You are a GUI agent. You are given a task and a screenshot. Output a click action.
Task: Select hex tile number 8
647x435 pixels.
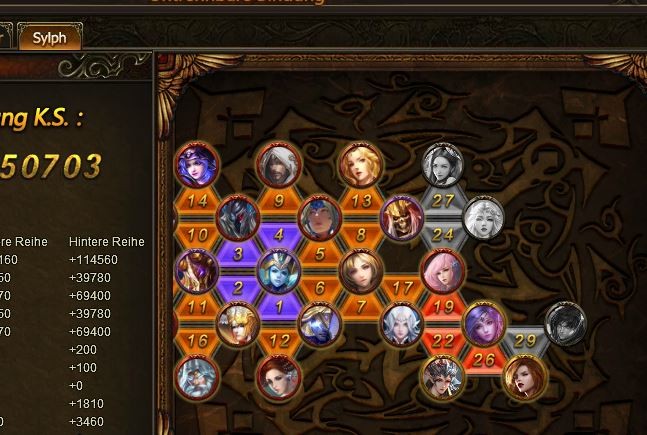pos(361,235)
